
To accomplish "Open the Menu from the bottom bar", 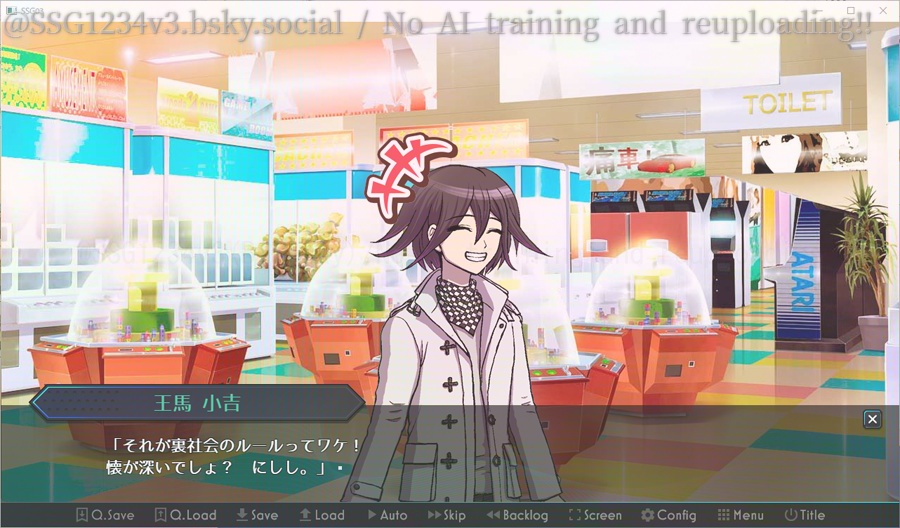I will pyautogui.click(x=741, y=515).
